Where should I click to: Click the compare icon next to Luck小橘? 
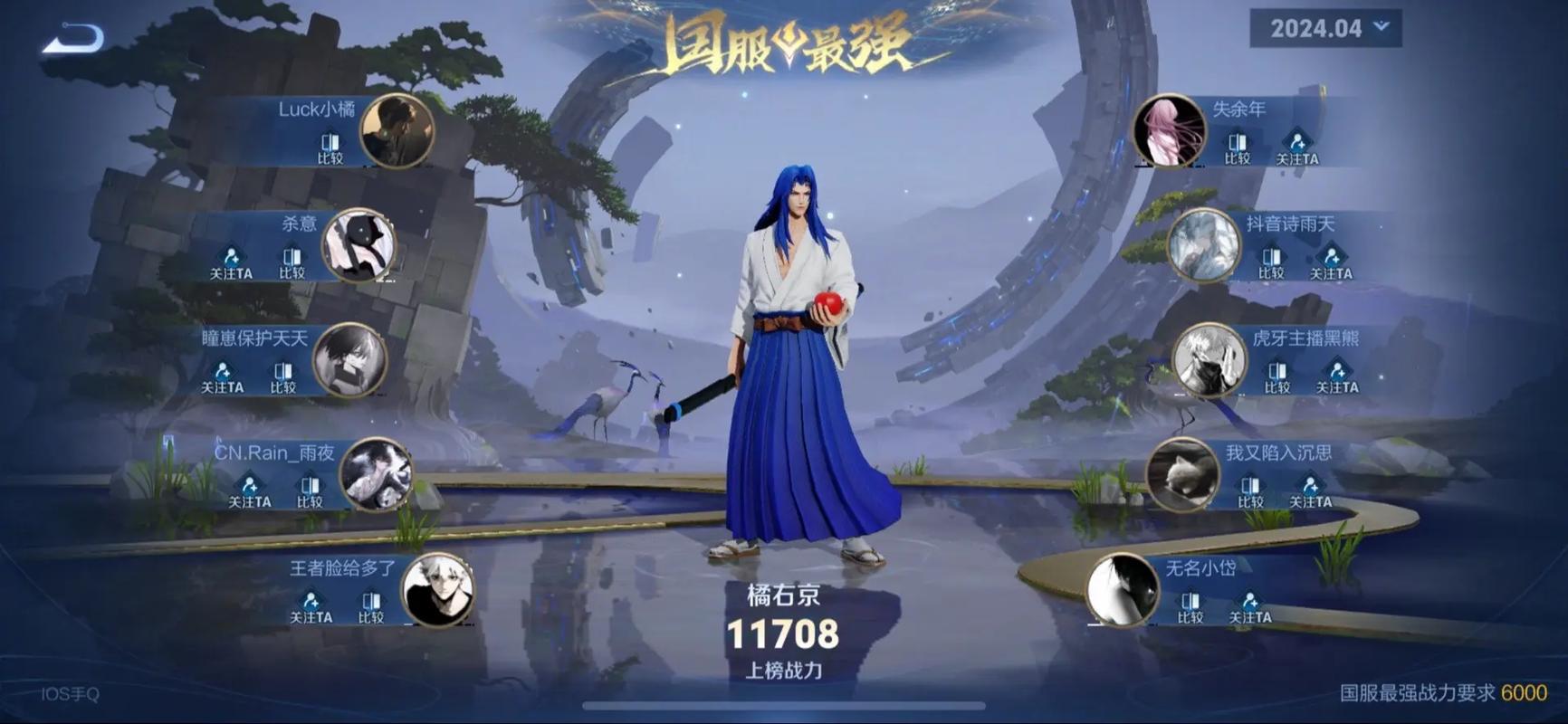[x=330, y=143]
